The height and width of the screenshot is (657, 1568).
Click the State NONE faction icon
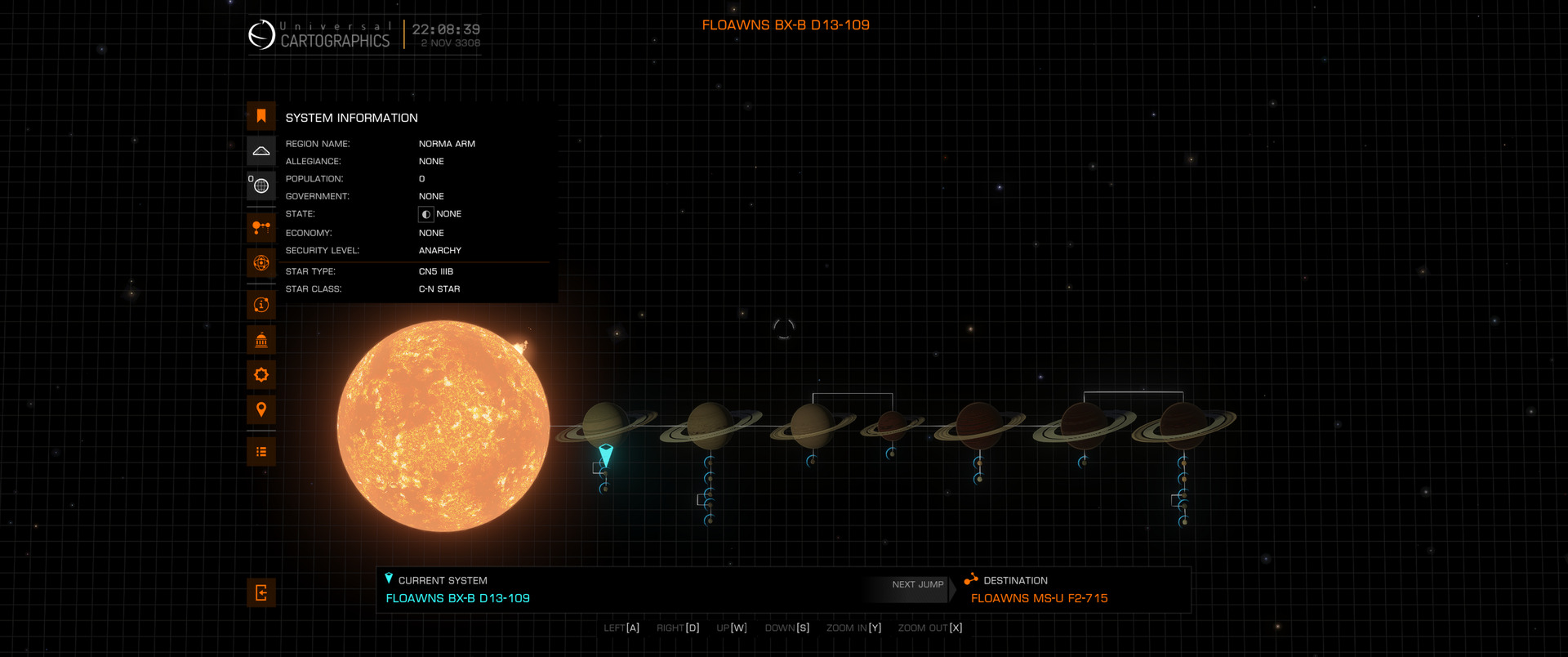pyautogui.click(x=426, y=214)
